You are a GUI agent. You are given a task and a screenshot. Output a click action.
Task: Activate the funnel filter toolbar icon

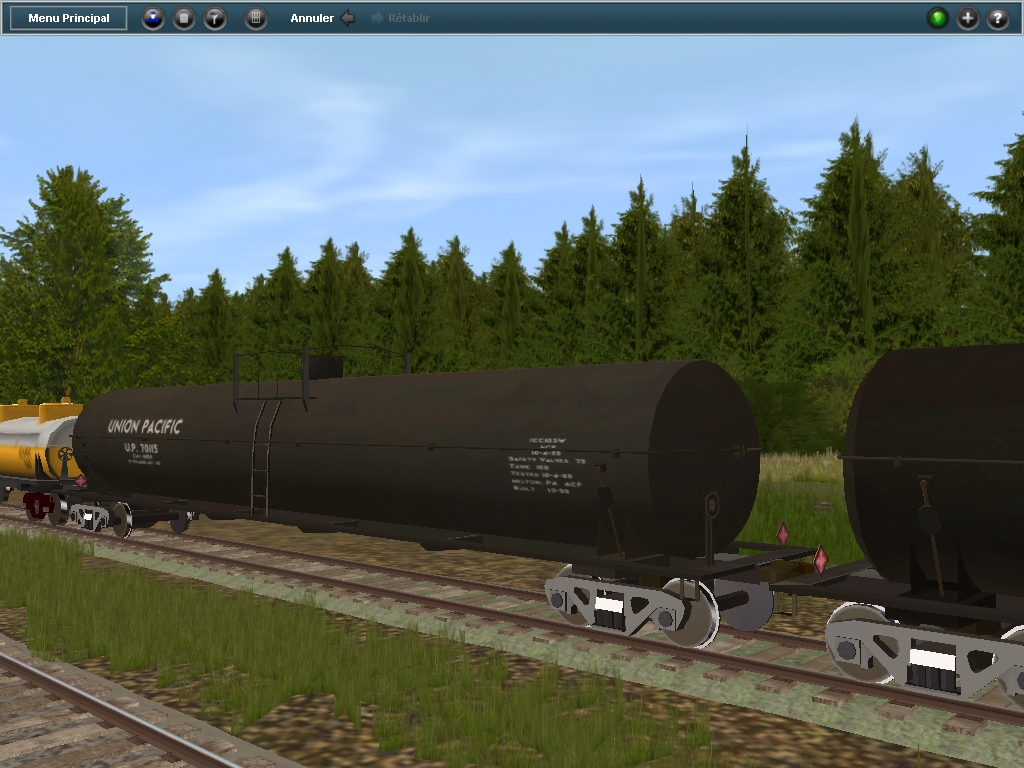(x=215, y=18)
